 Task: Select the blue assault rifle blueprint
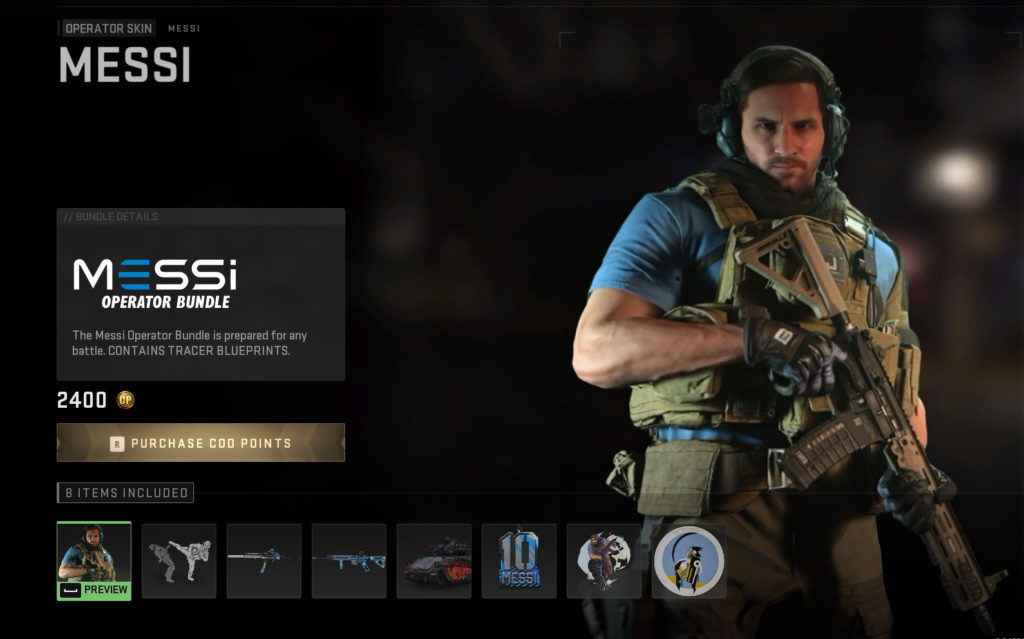click(x=349, y=560)
